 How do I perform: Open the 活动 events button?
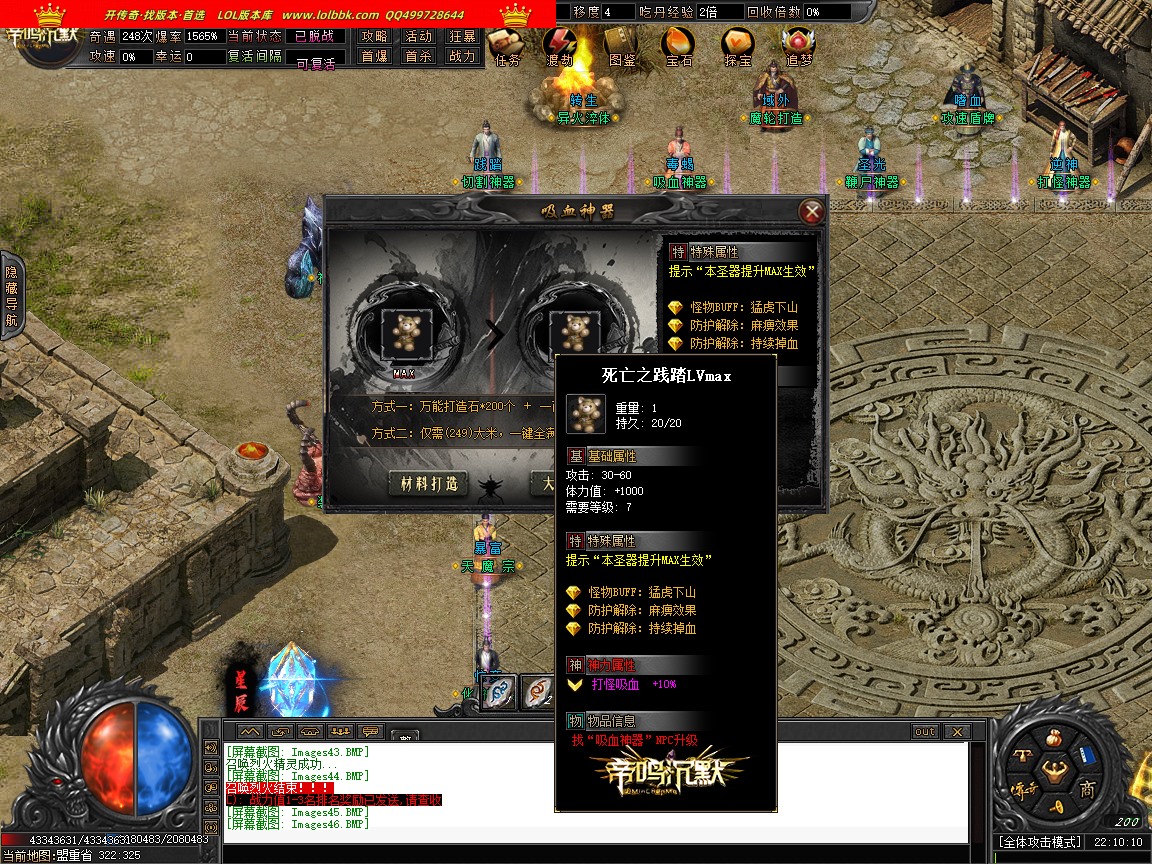(x=418, y=36)
